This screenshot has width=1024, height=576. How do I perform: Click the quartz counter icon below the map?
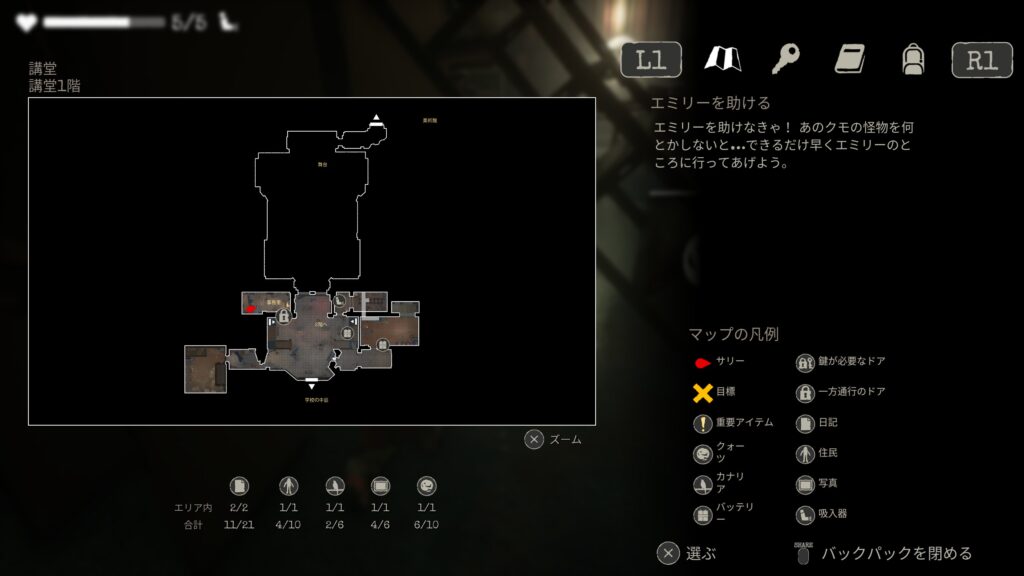coord(427,486)
